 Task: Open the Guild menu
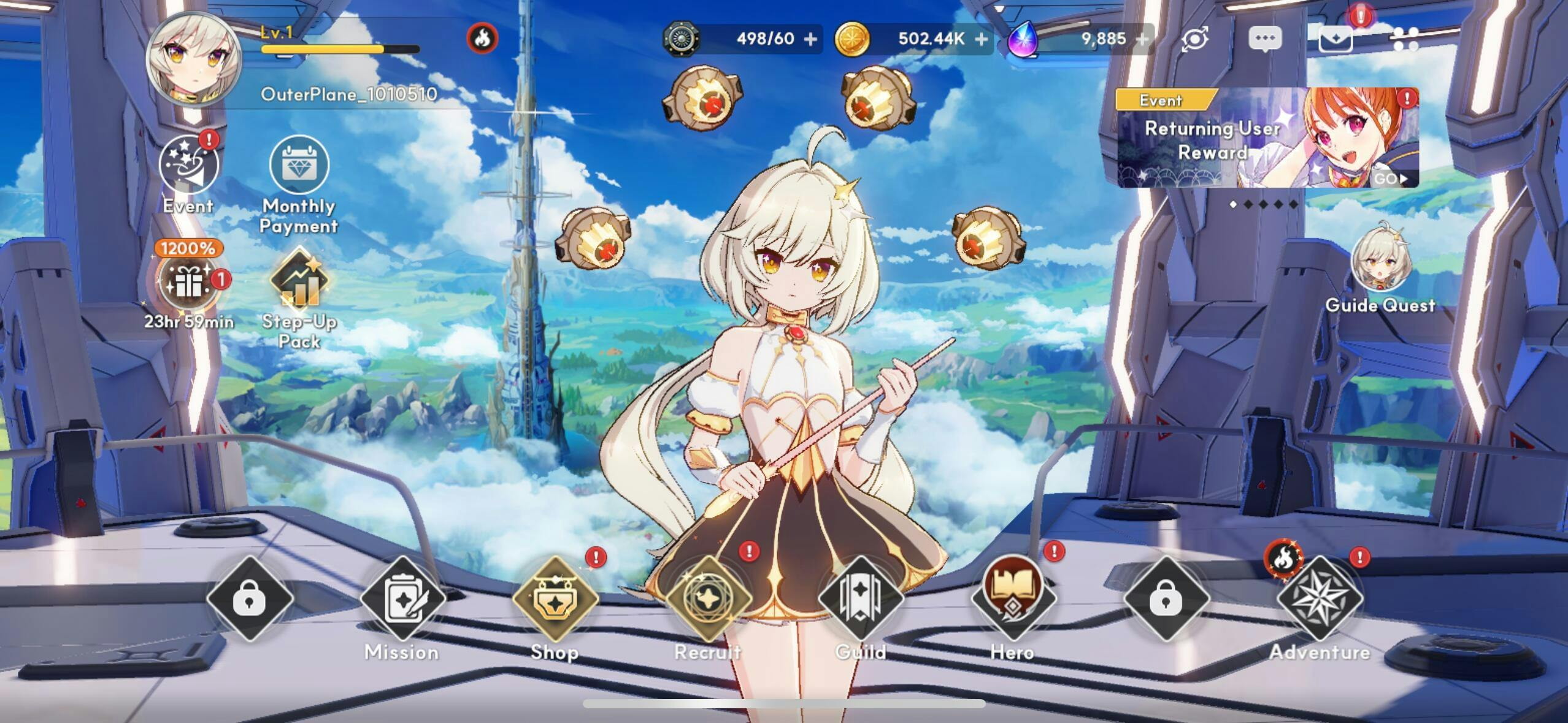(x=861, y=599)
